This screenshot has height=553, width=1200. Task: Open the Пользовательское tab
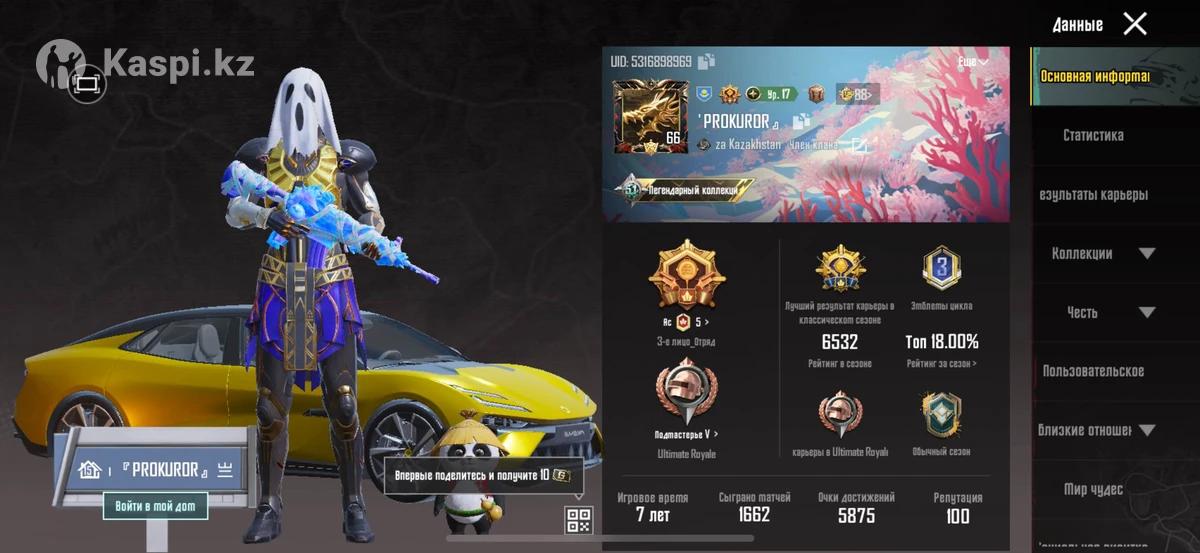(x=1093, y=371)
